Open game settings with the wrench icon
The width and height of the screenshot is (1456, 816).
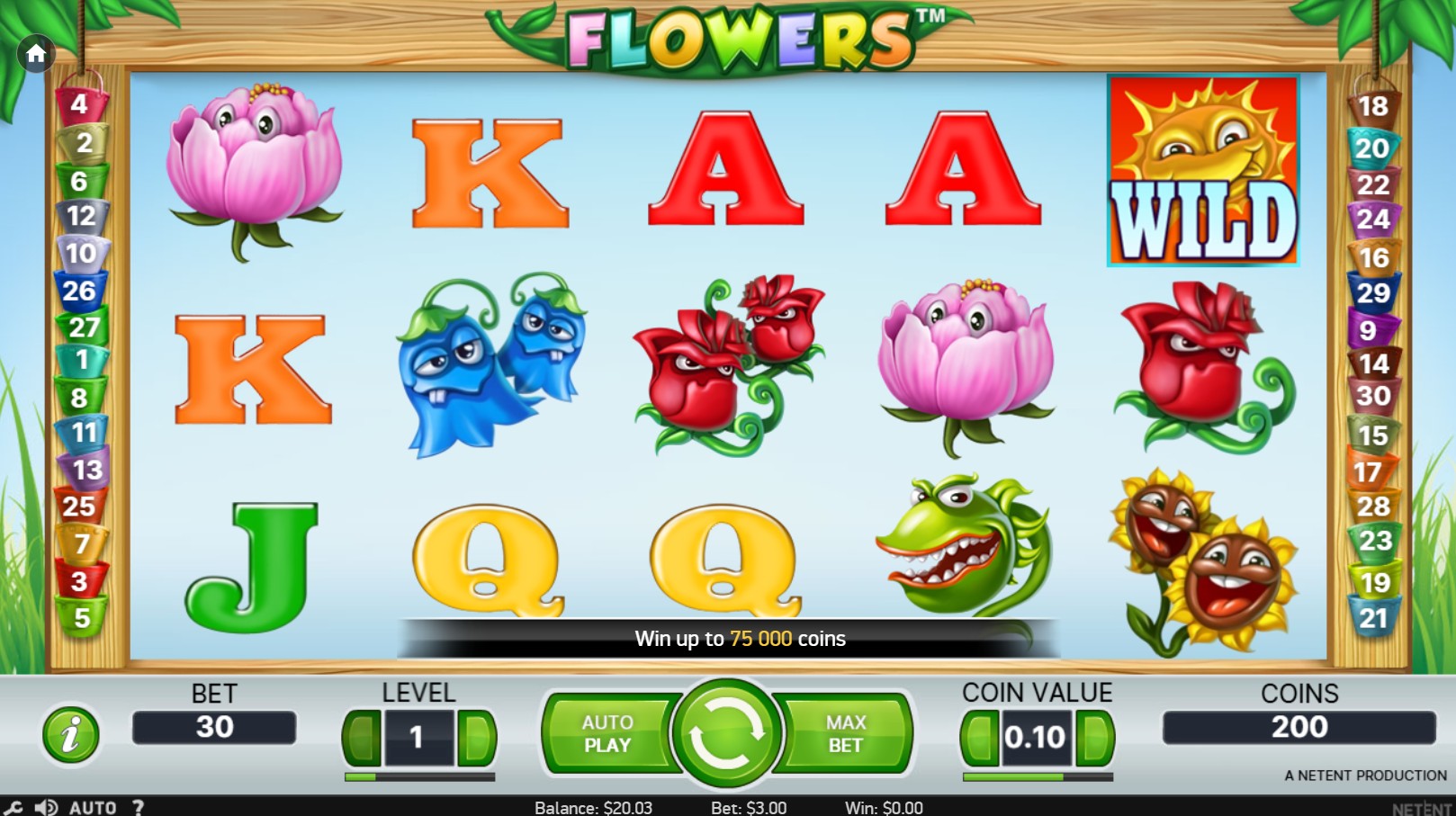pos(13,806)
